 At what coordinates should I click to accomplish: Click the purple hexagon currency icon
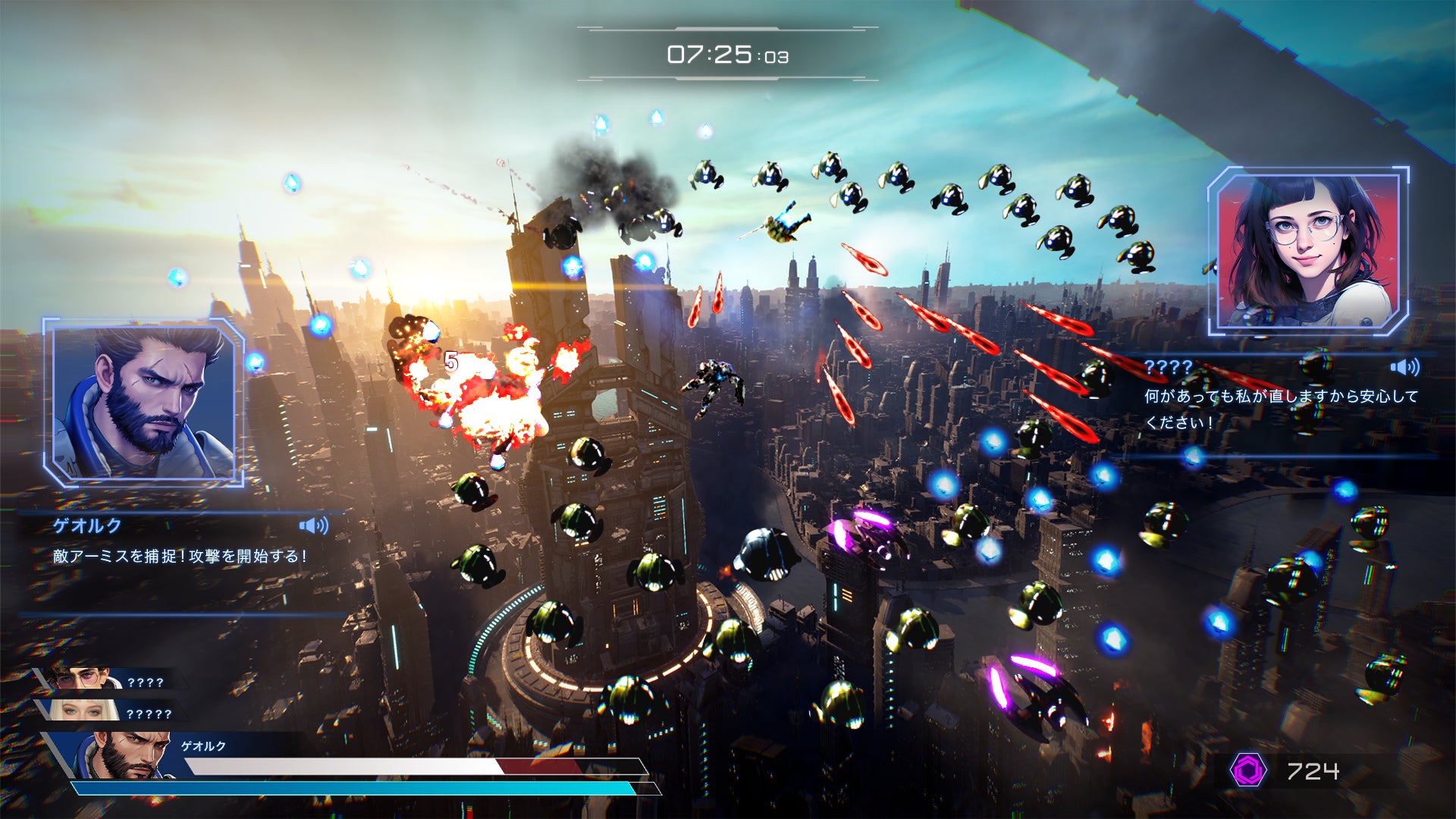pyautogui.click(x=1248, y=771)
